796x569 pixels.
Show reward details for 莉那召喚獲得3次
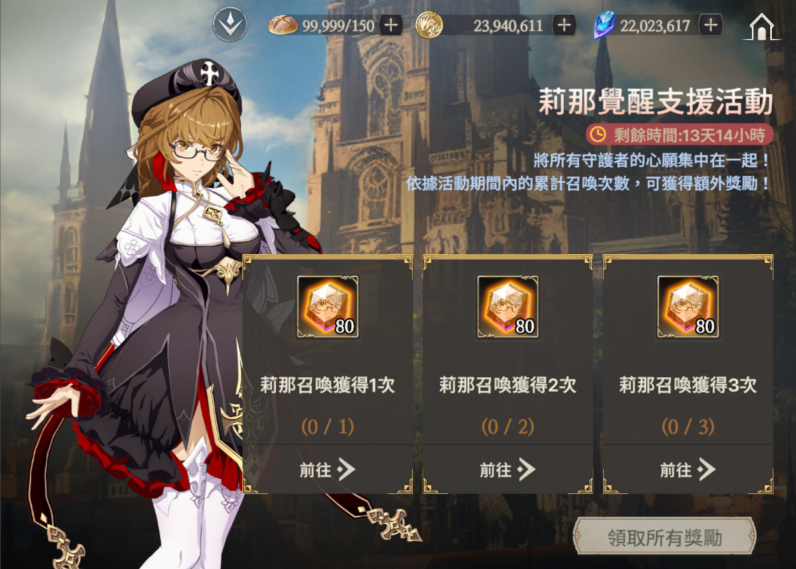[688, 307]
